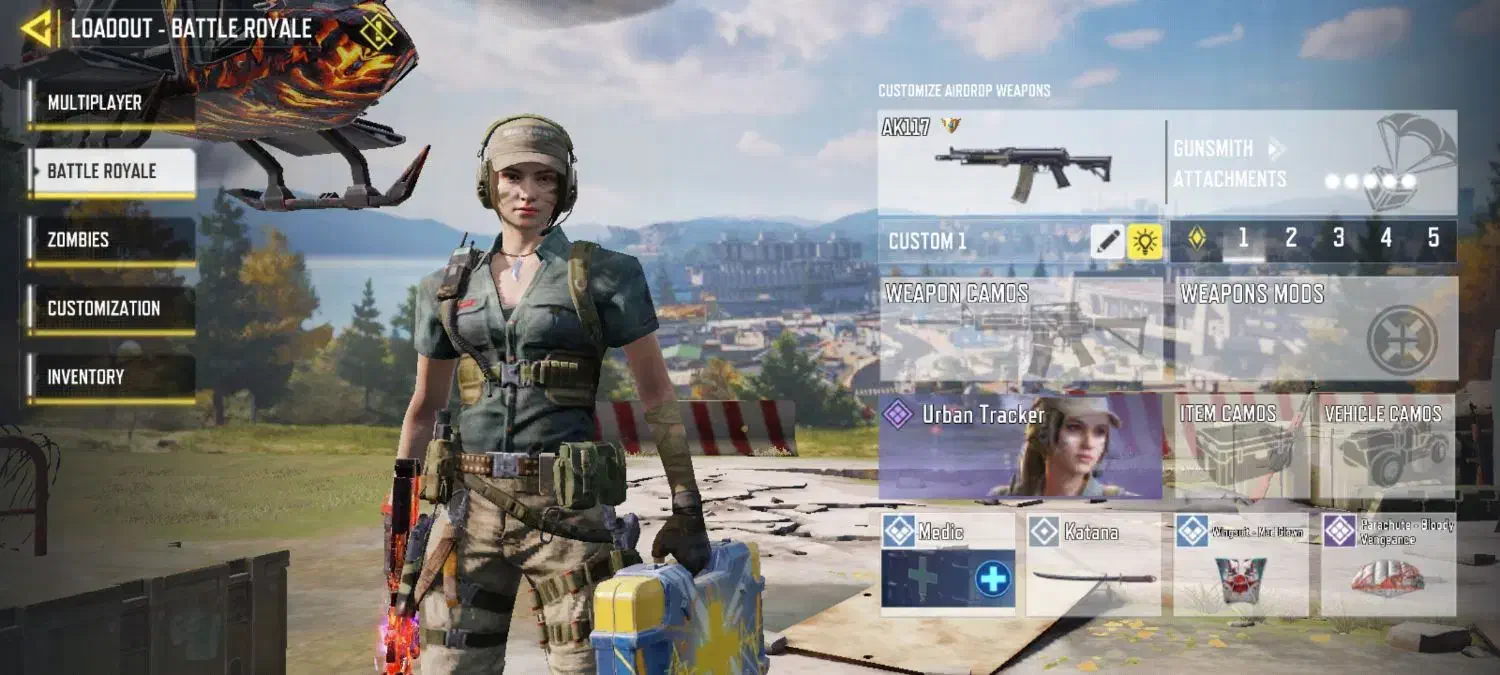Select the AK117 airdrop weapon panel
The image size is (1500, 675).
(1020, 162)
